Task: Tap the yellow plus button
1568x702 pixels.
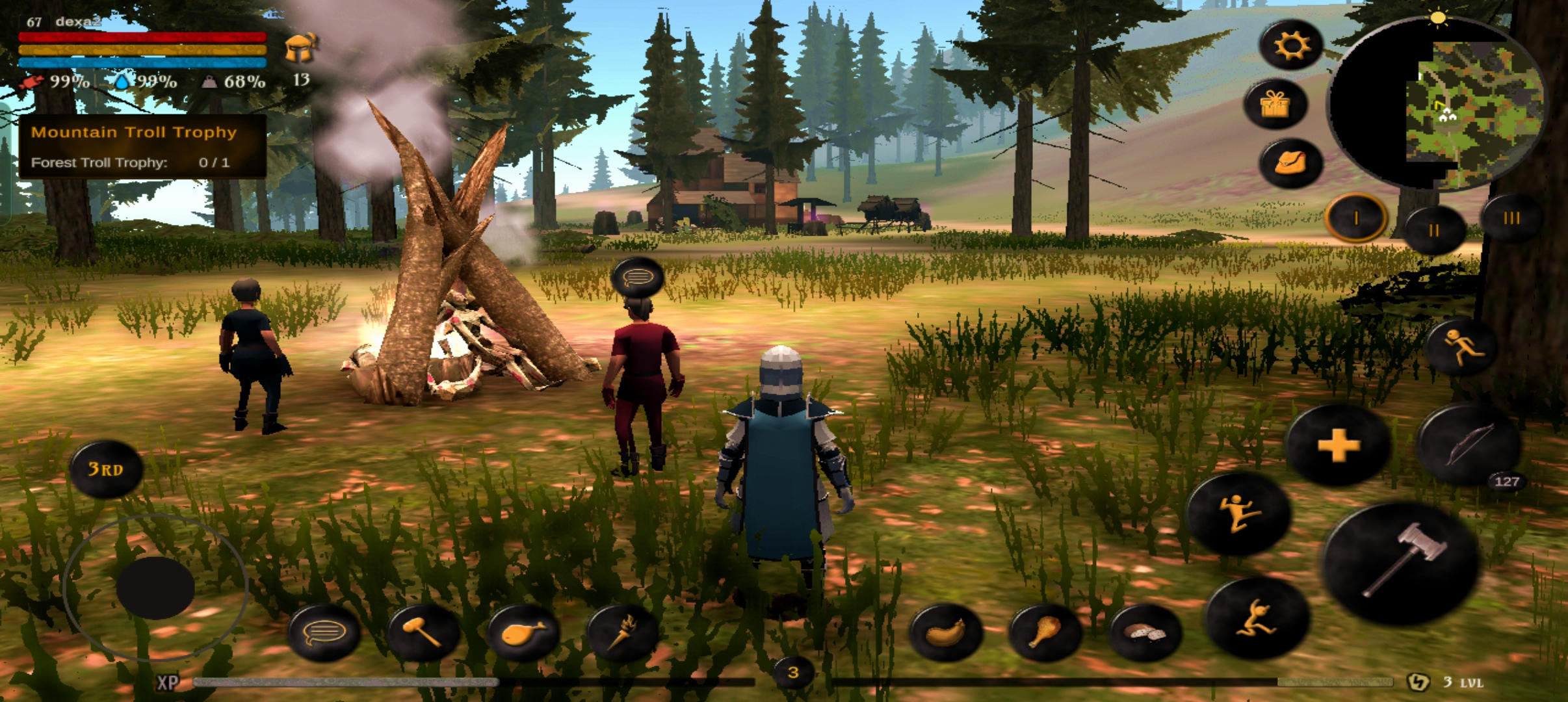Action: 1338,446
